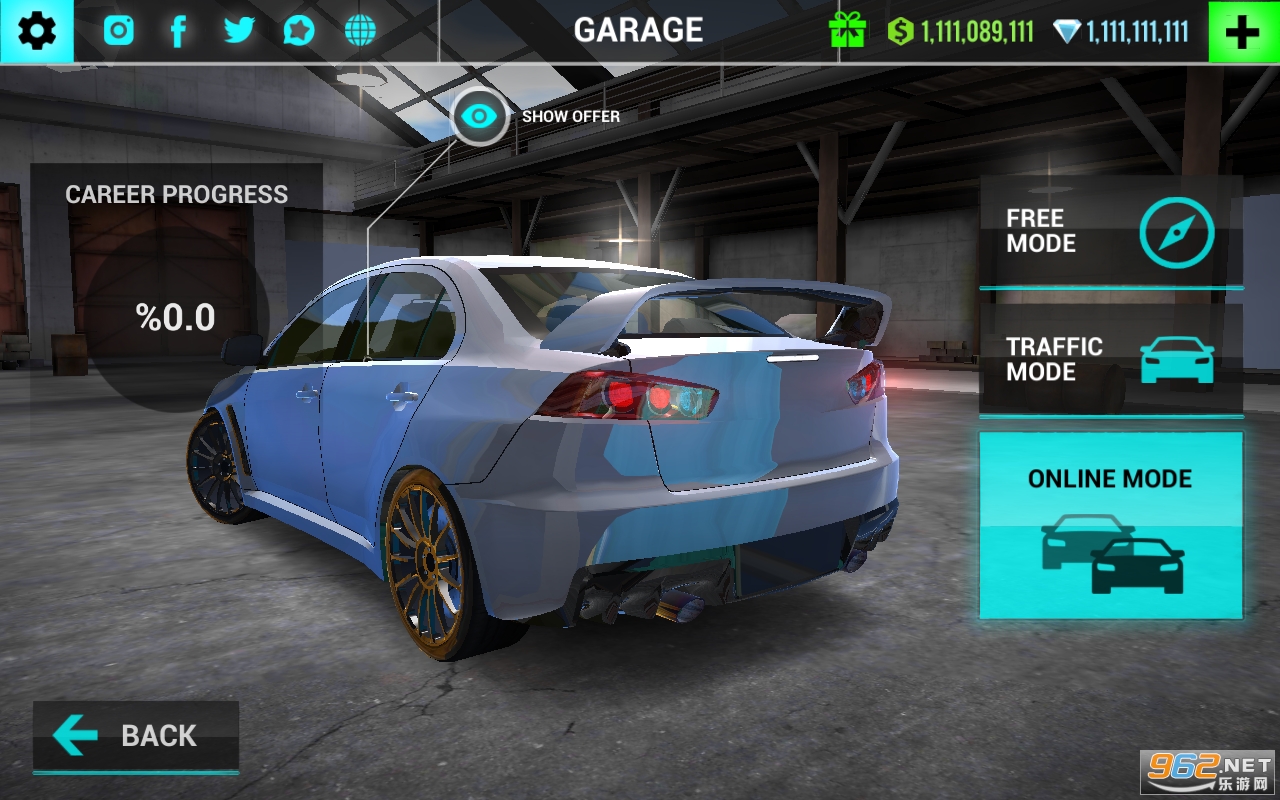
Task: Visit the Facebook page icon
Action: [178, 31]
